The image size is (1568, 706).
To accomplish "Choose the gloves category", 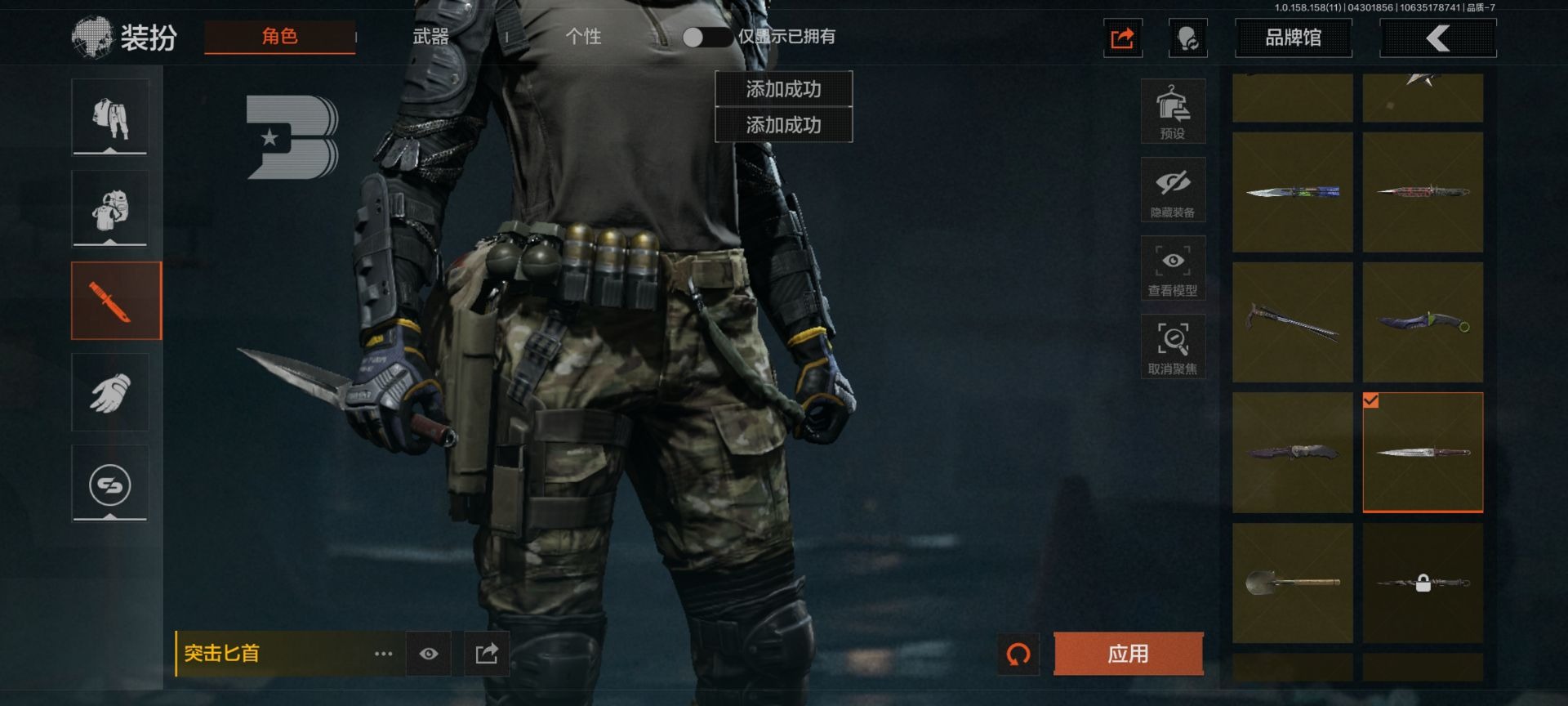I will pyautogui.click(x=109, y=393).
